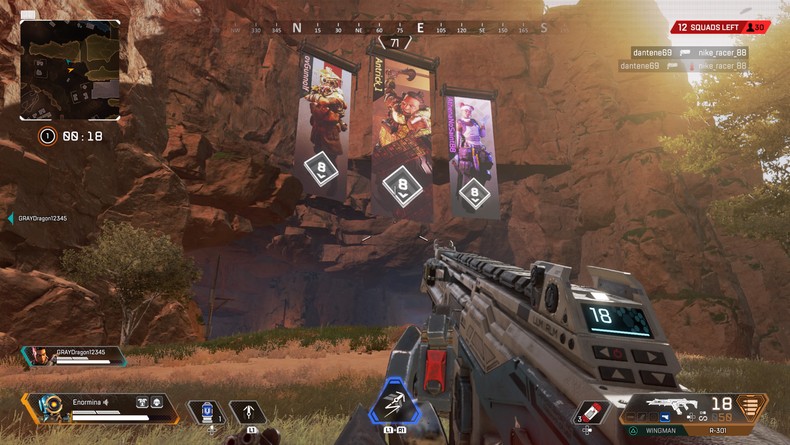Viewport: 790px width, 445px height.
Task: Select GRAYDragon12345's squadmate card
Action: pyautogui.click(x=73, y=355)
